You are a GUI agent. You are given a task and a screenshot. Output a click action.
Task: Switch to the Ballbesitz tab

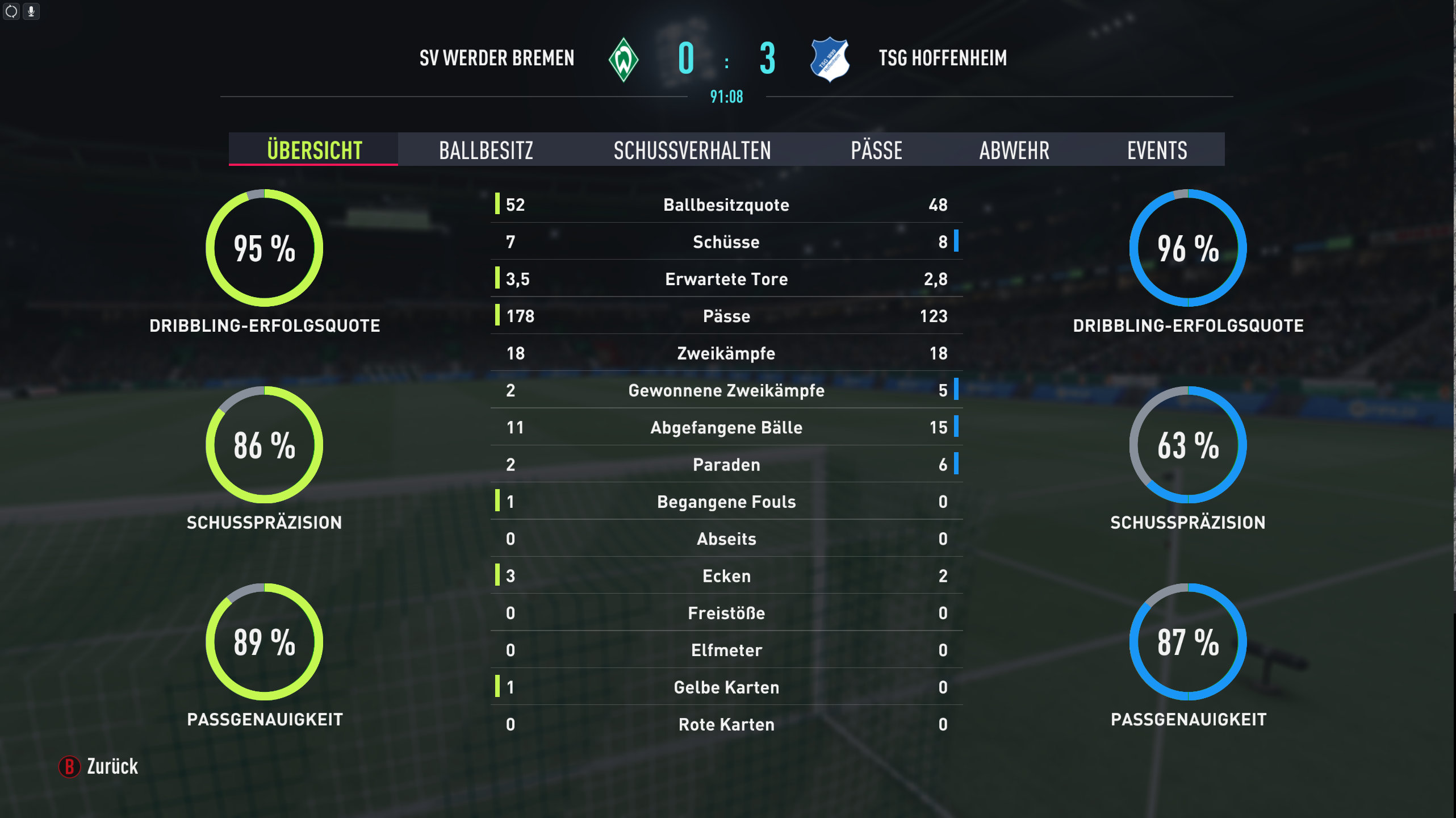[x=486, y=150]
